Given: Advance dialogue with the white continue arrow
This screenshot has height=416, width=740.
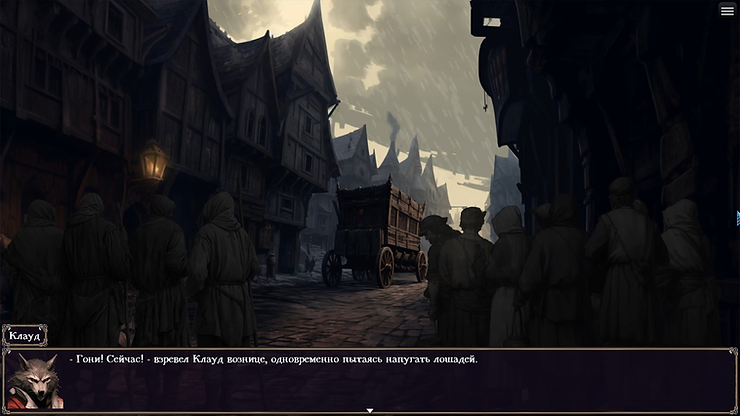Looking at the screenshot, I should click(x=370, y=410).
